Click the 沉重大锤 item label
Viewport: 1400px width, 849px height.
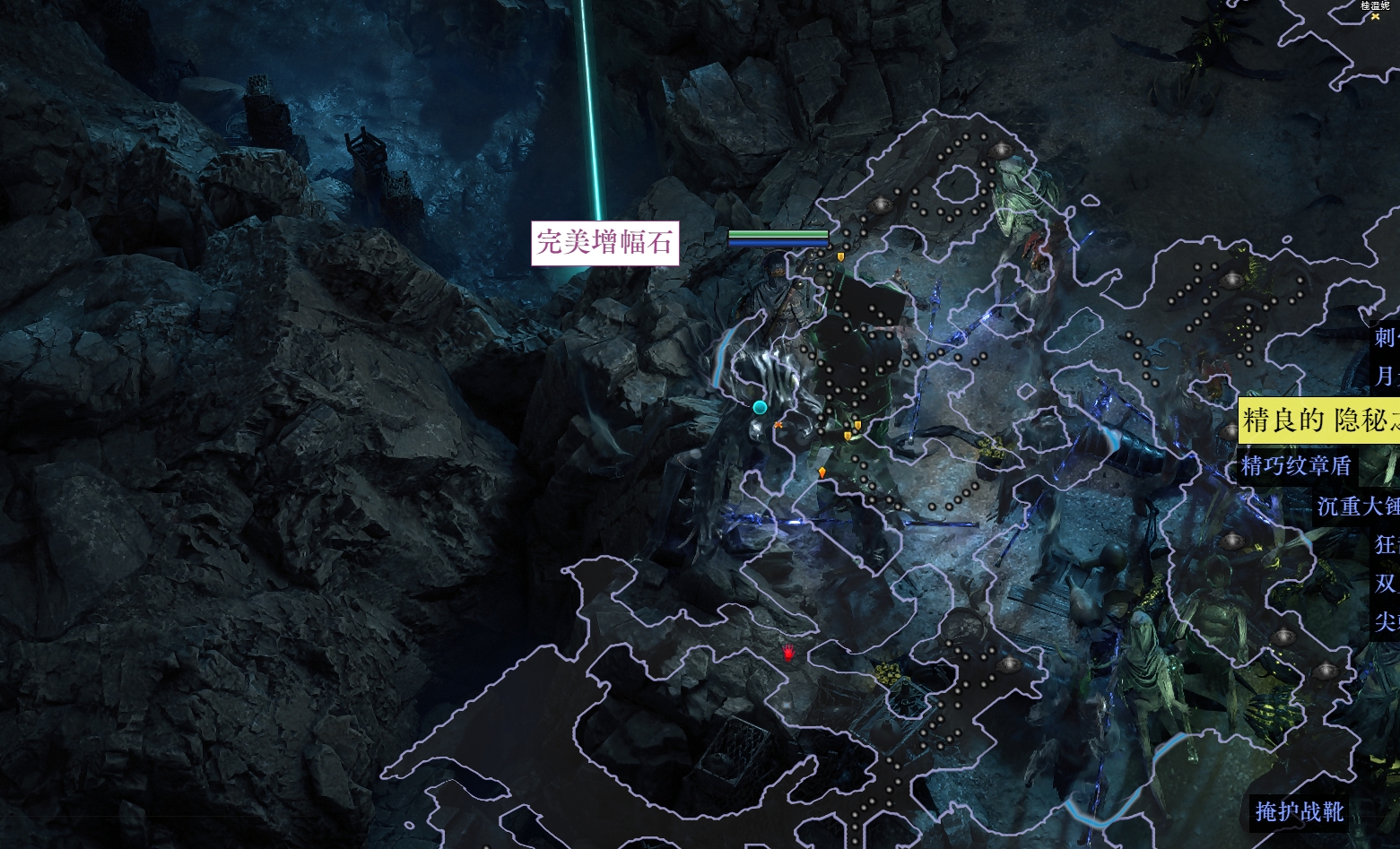[x=1357, y=507]
